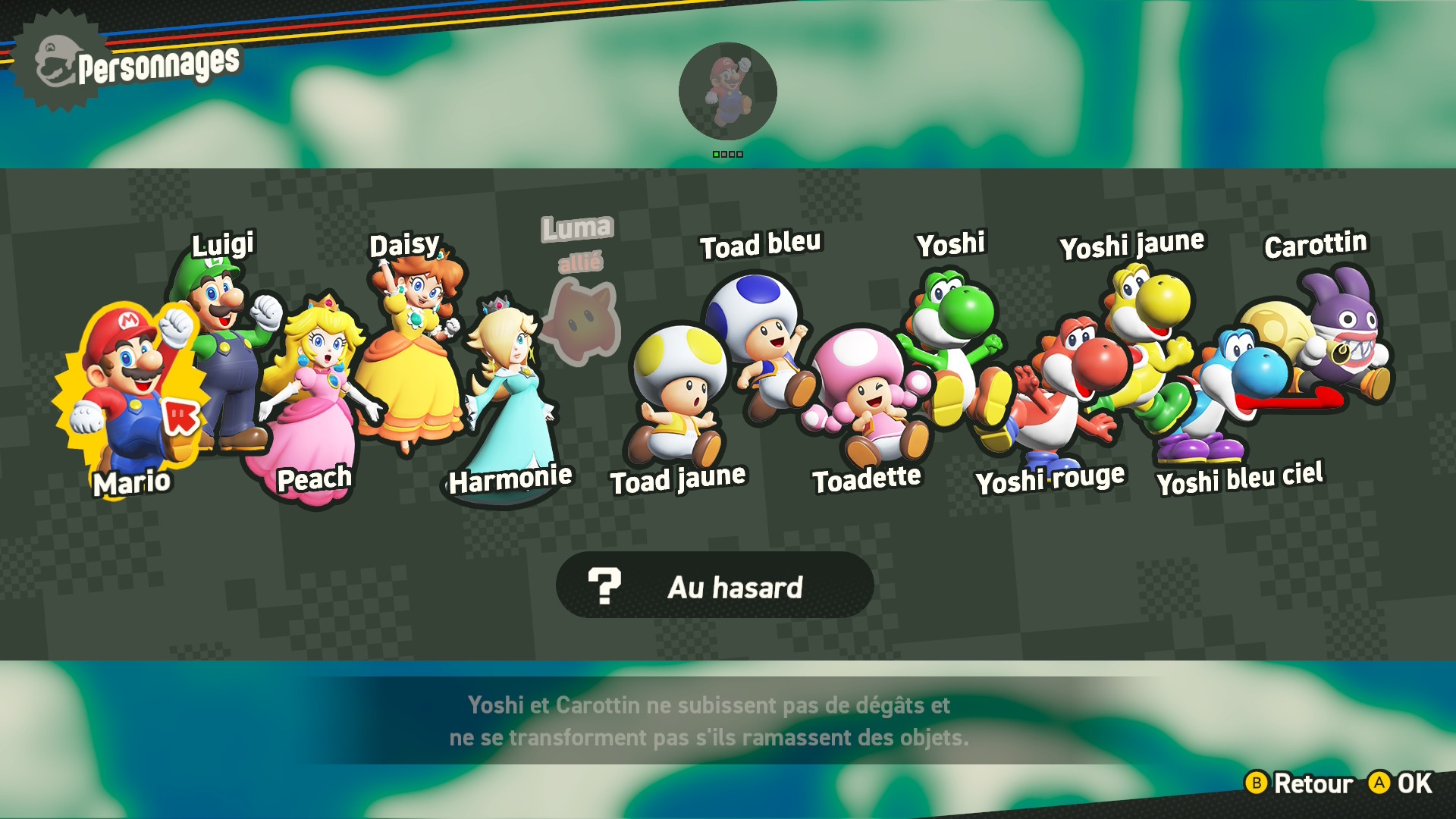Go back with the Retour button
This screenshot has width=1456, height=819.
(1299, 783)
